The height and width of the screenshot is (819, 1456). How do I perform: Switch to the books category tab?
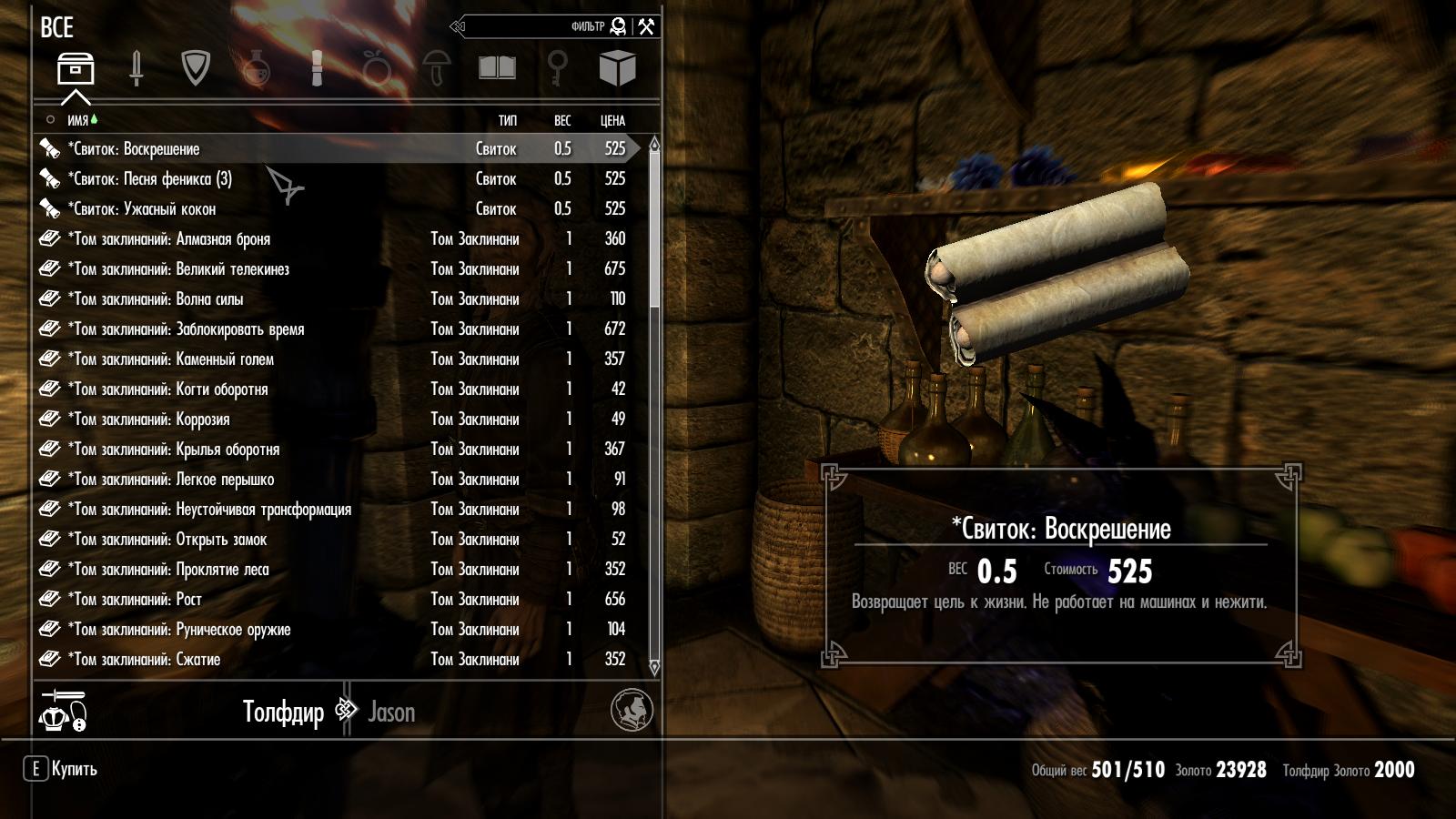(497, 68)
